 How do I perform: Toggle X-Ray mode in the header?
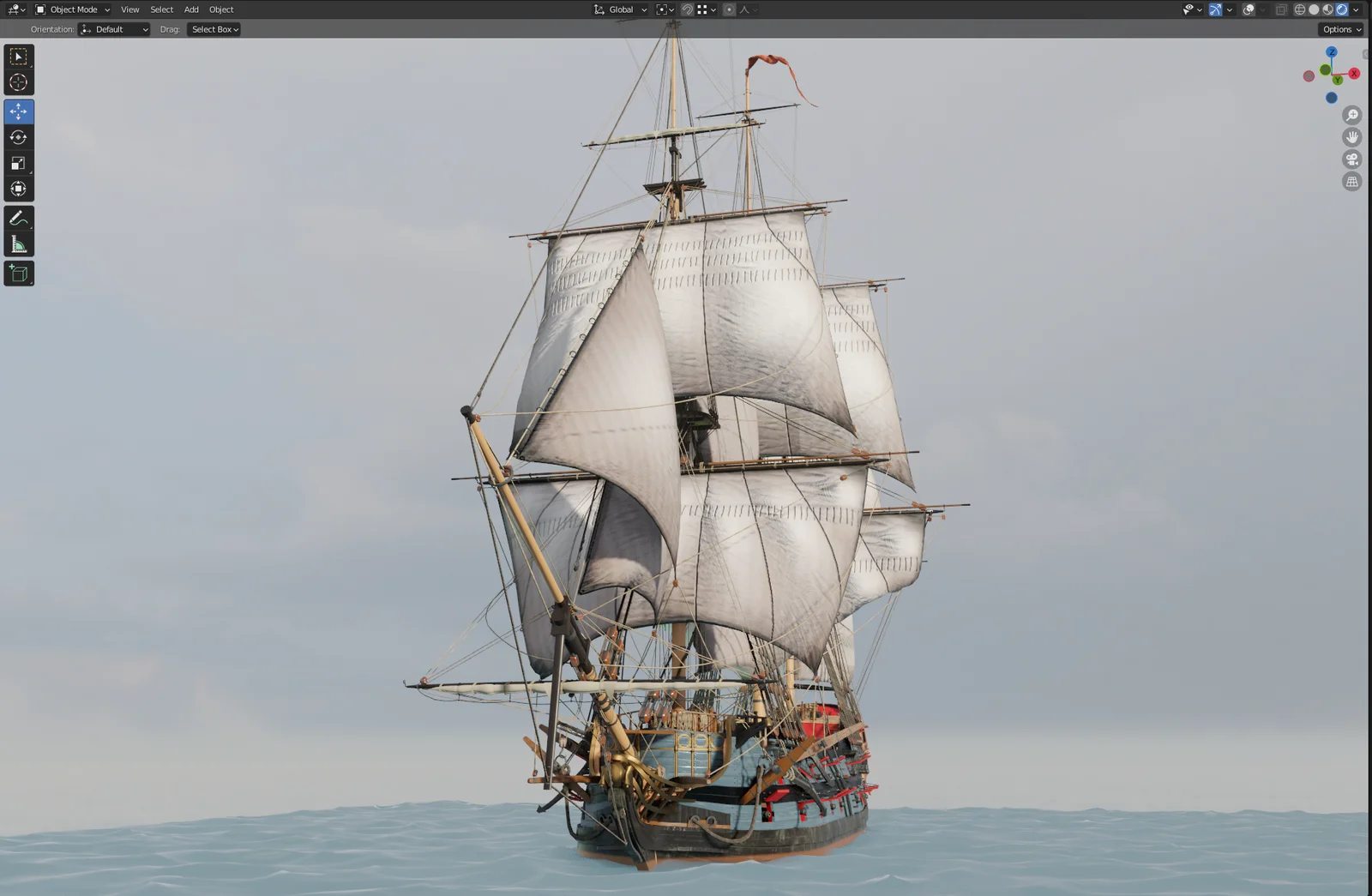(x=1282, y=9)
